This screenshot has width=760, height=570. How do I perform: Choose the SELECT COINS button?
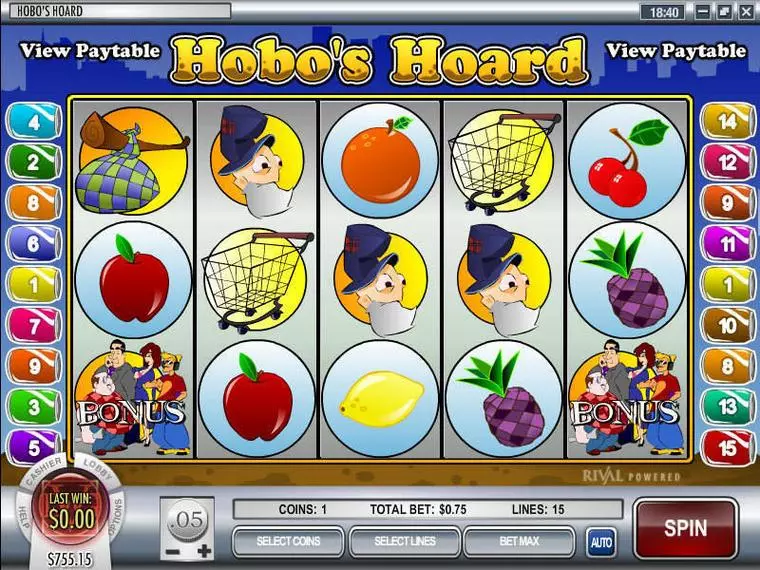click(x=287, y=542)
